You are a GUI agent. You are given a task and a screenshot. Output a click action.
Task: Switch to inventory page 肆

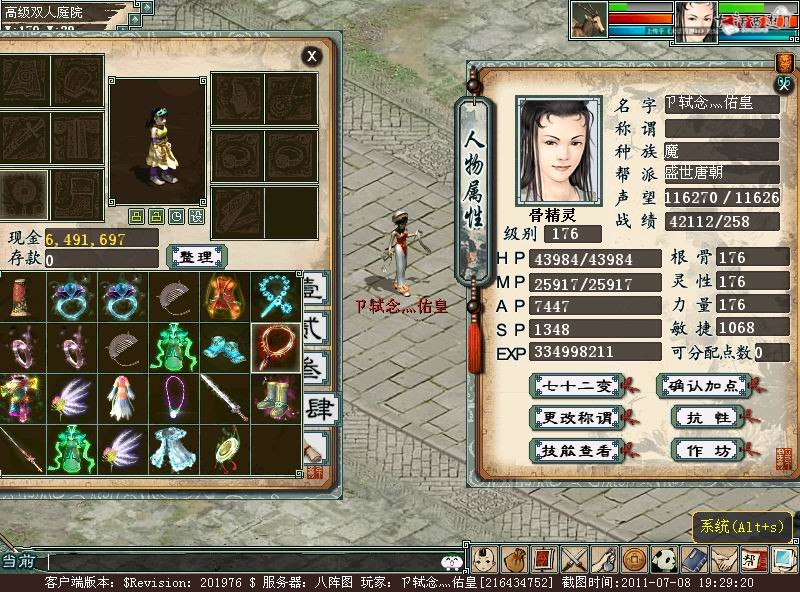318,409
